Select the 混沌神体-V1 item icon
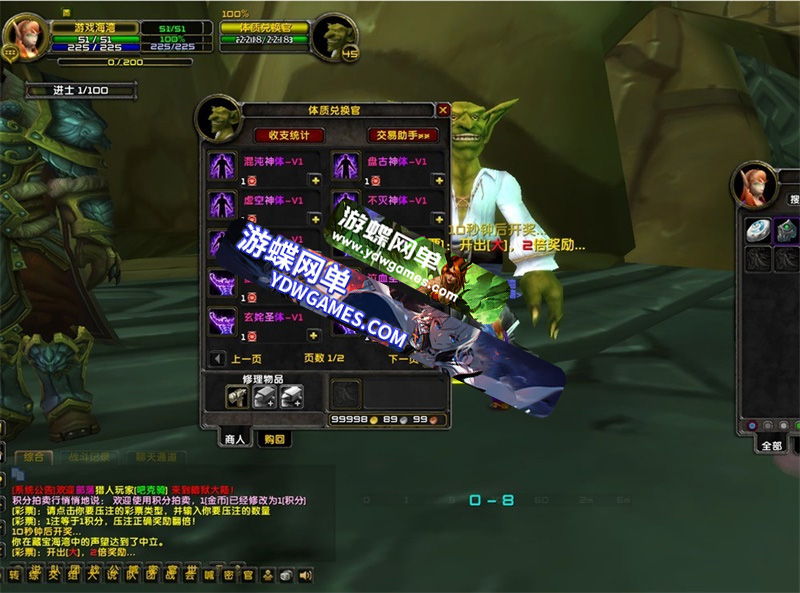Viewport: 800px width, 593px height. [x=221, y=166]
